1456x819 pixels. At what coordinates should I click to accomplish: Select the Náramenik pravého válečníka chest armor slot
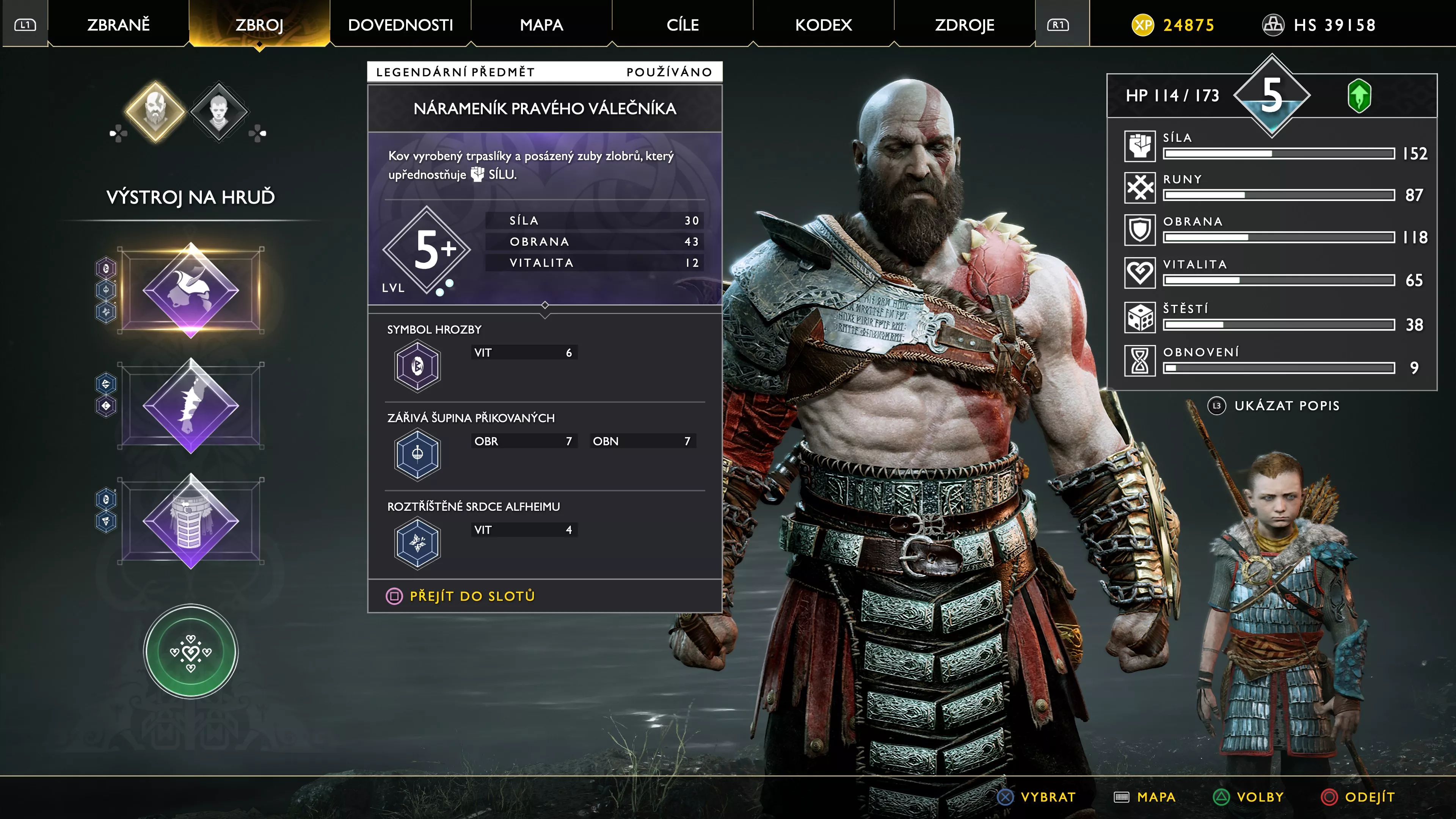coord(191,289)
